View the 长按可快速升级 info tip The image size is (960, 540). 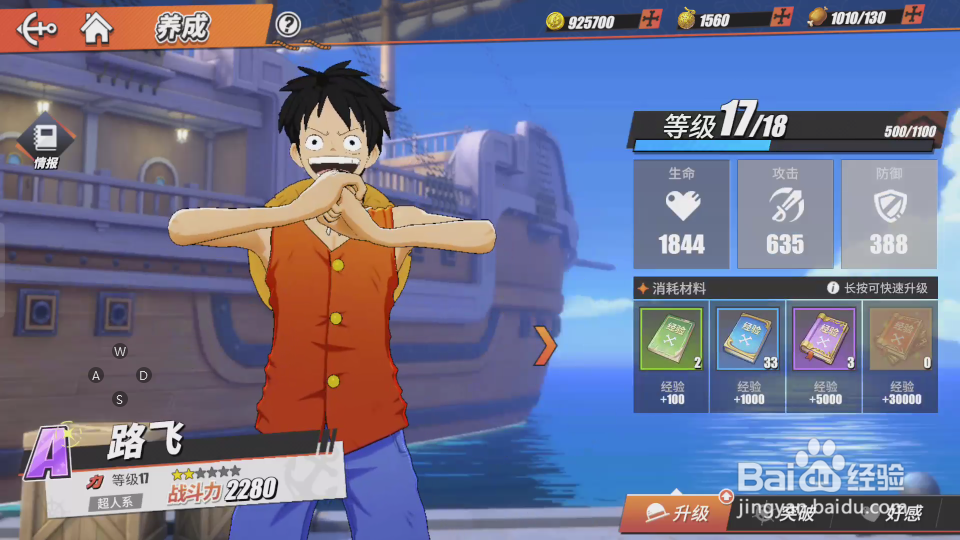pos(833,288)
